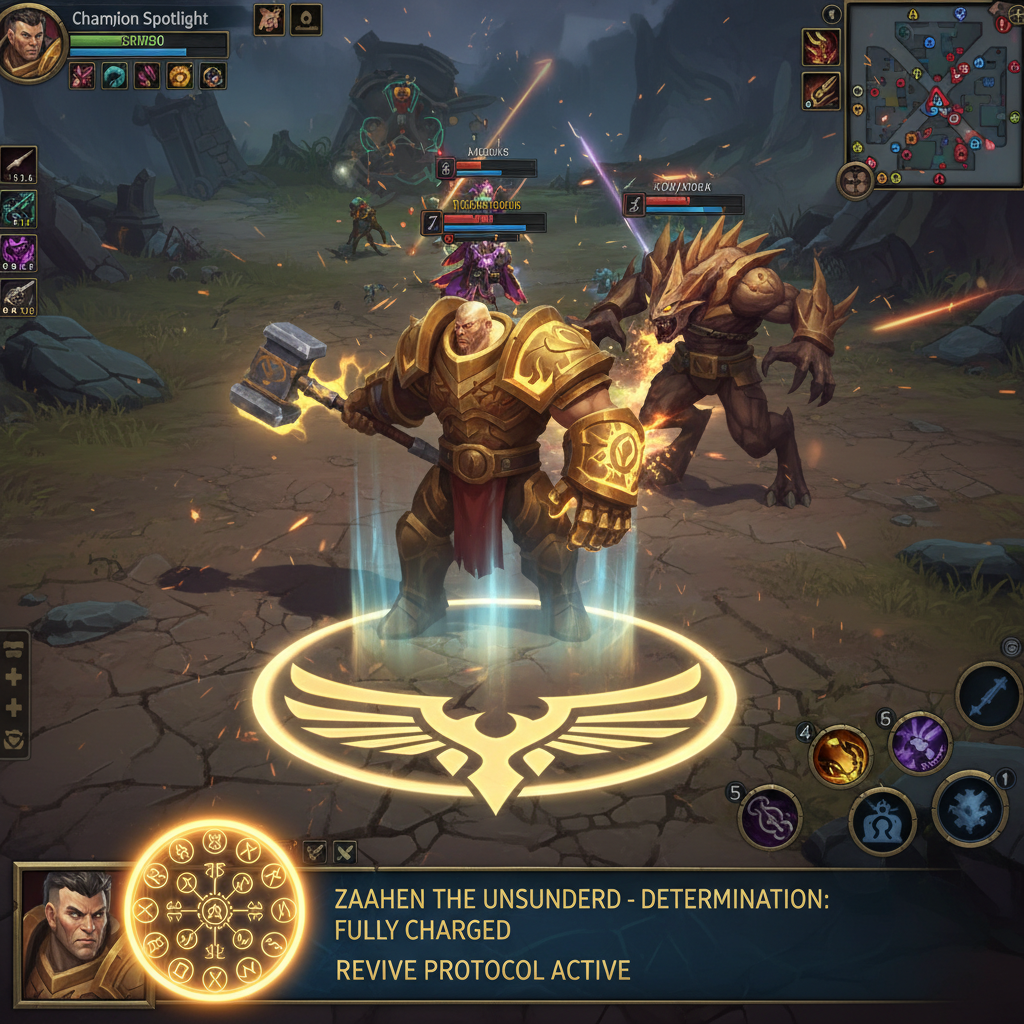The image size is (1024, 1024).
Task: Activate the red-gold claw ability beside minimap
Action: tap(820, 47)
